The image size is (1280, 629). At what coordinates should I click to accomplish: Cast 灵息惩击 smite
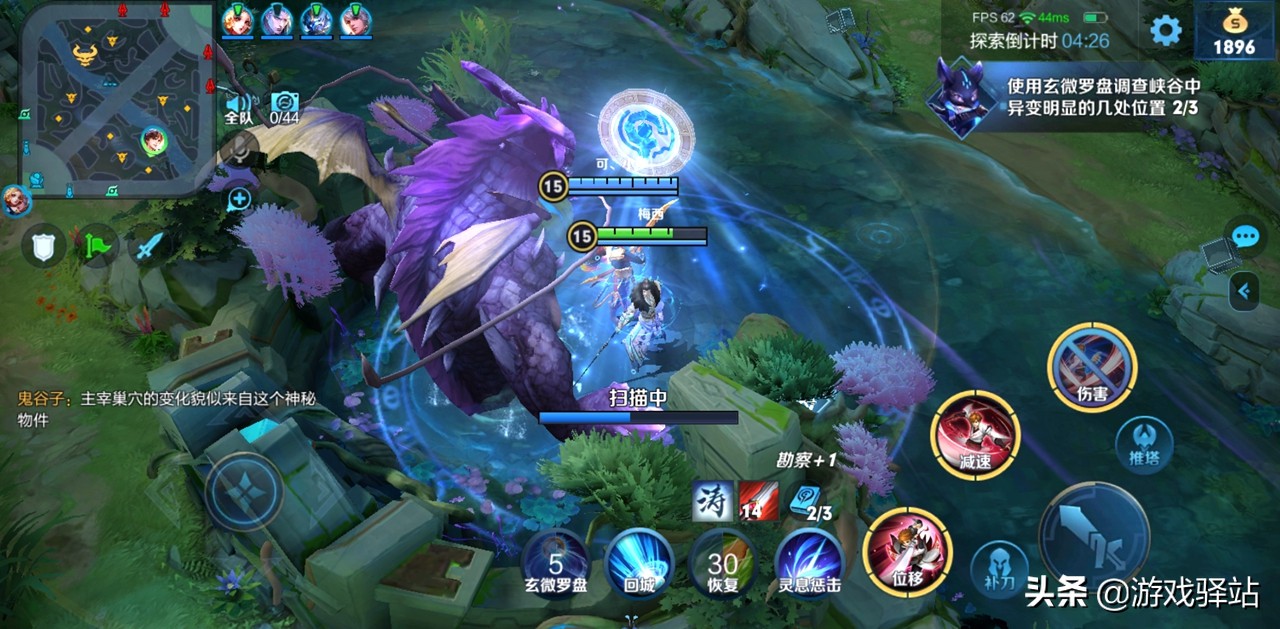coord(808,561)
